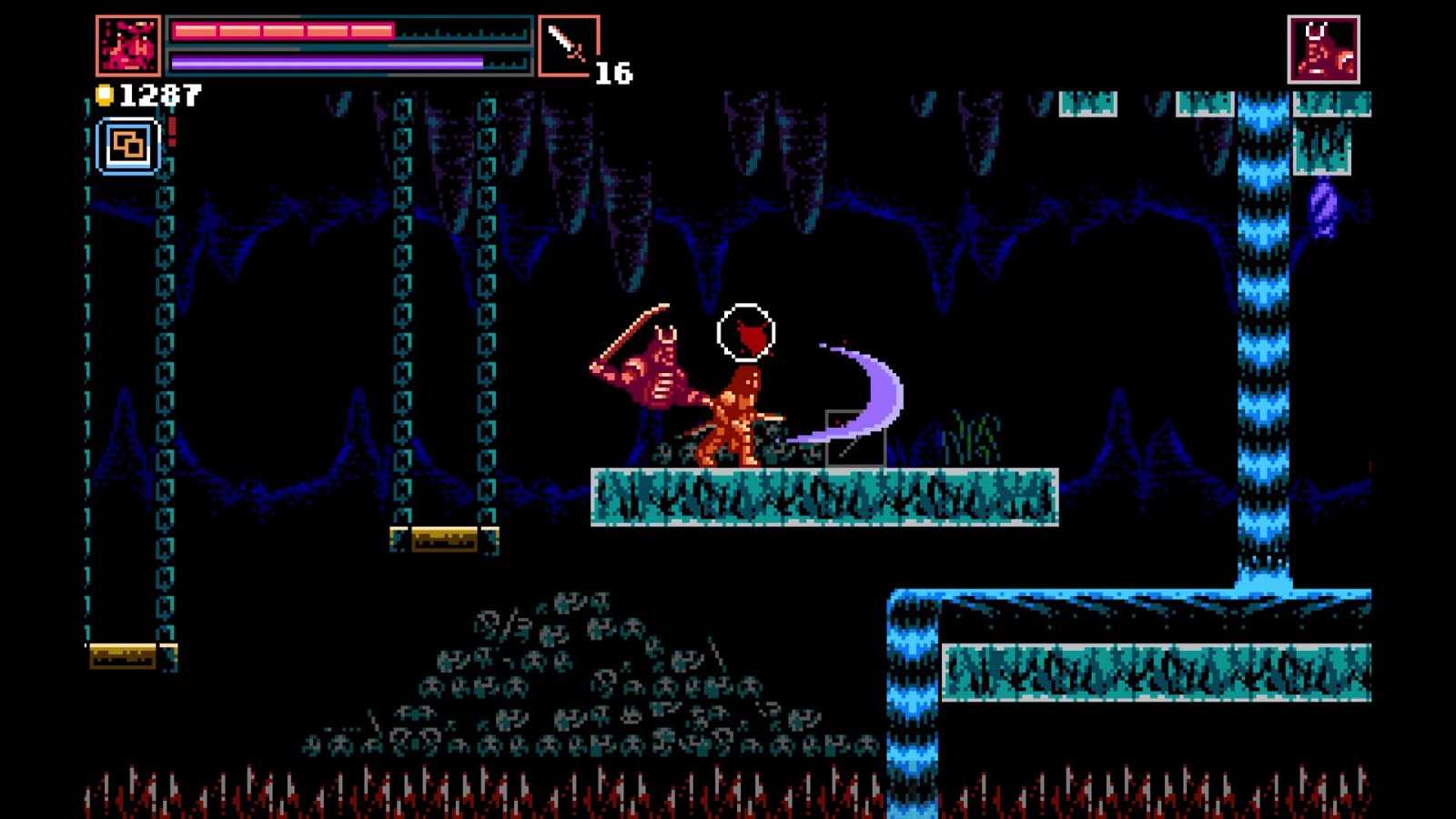Screen dimensions: 1456x819
Task: Activate the blue-framed overlapping squares icon
Action: tap(128, 146)
